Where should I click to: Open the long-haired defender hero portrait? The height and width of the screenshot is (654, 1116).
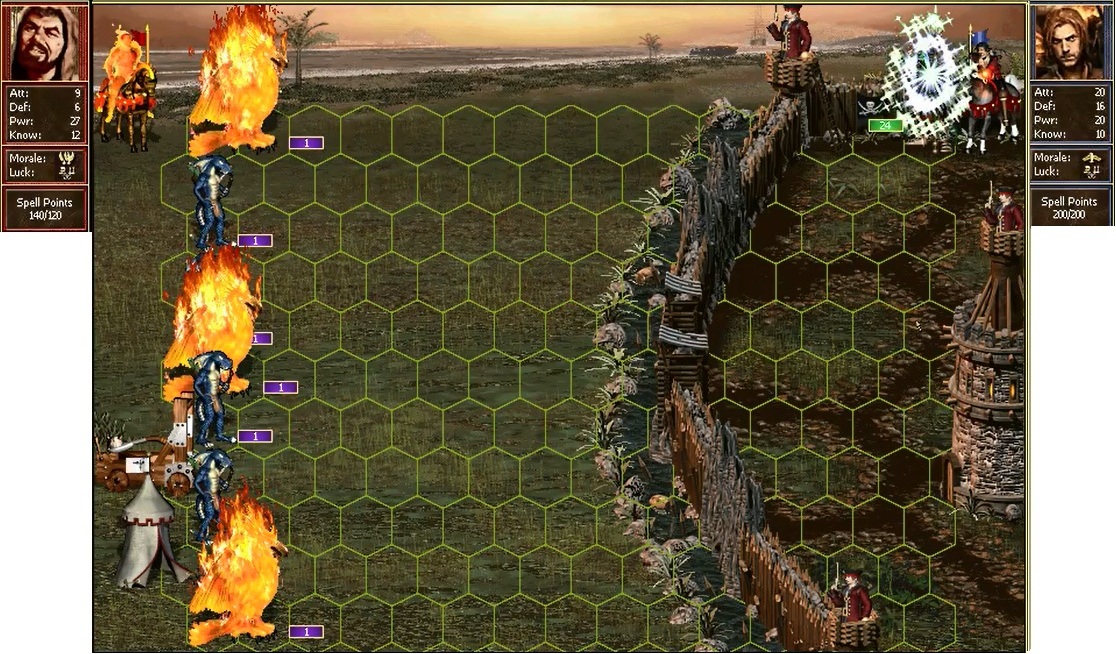point(1071,44)
